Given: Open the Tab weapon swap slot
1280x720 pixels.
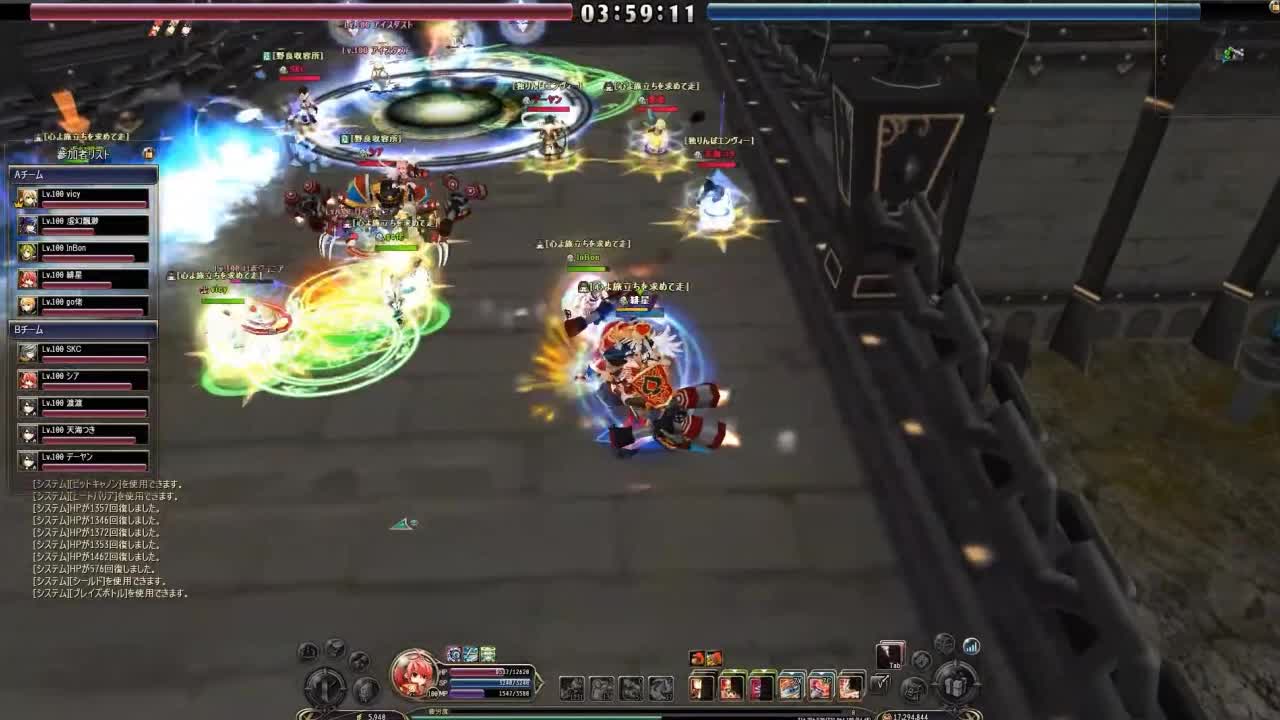Looking at the screenshot, I should click(x=890, y=655).
